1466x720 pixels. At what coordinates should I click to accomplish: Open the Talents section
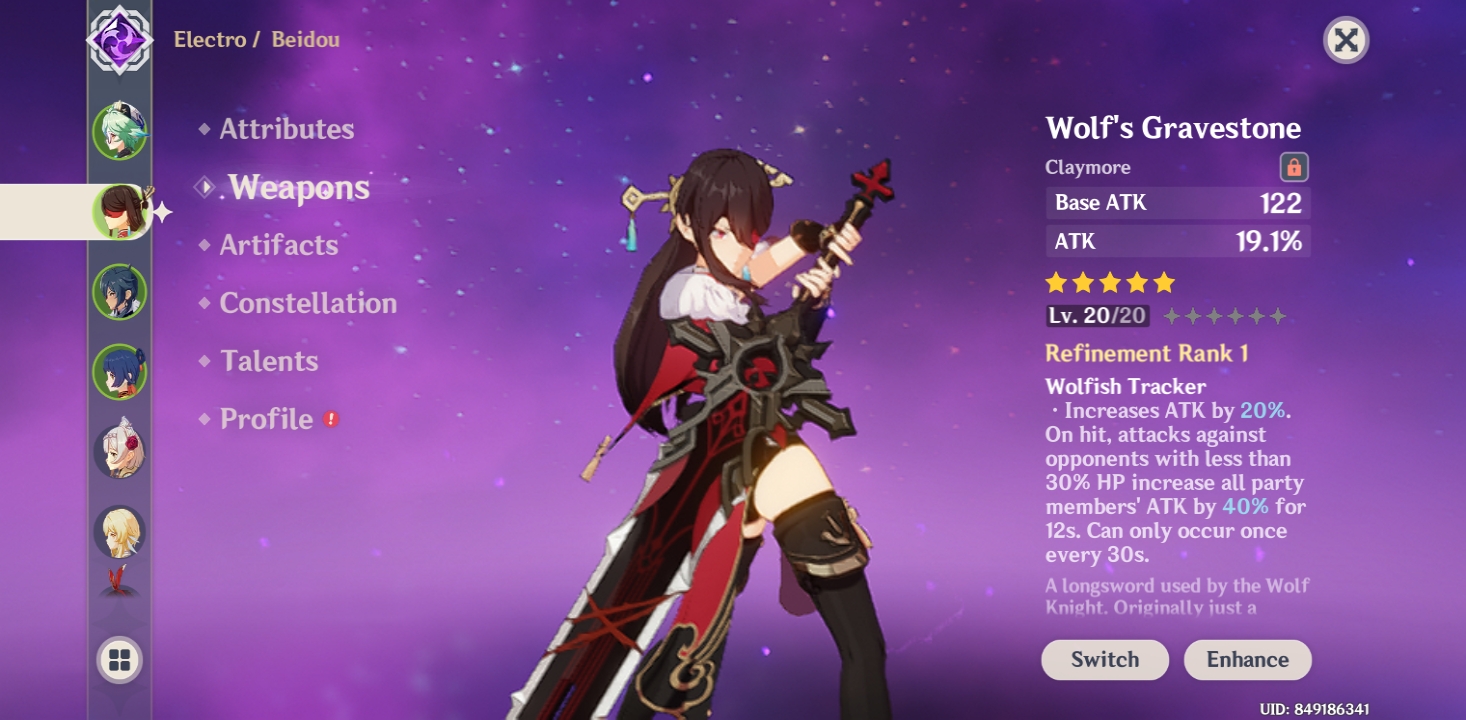267,361
